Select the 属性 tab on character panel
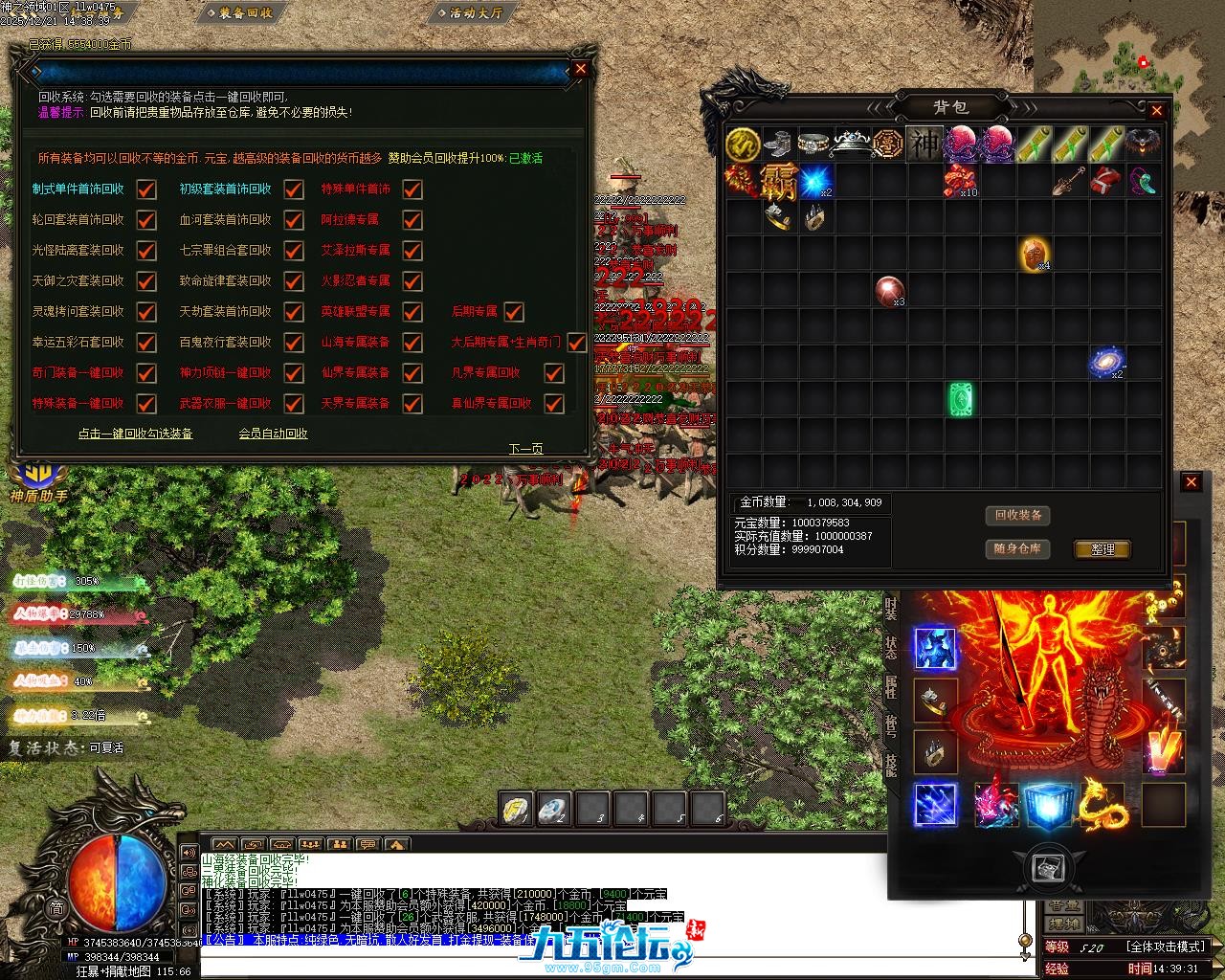 [x=891, y=686]
